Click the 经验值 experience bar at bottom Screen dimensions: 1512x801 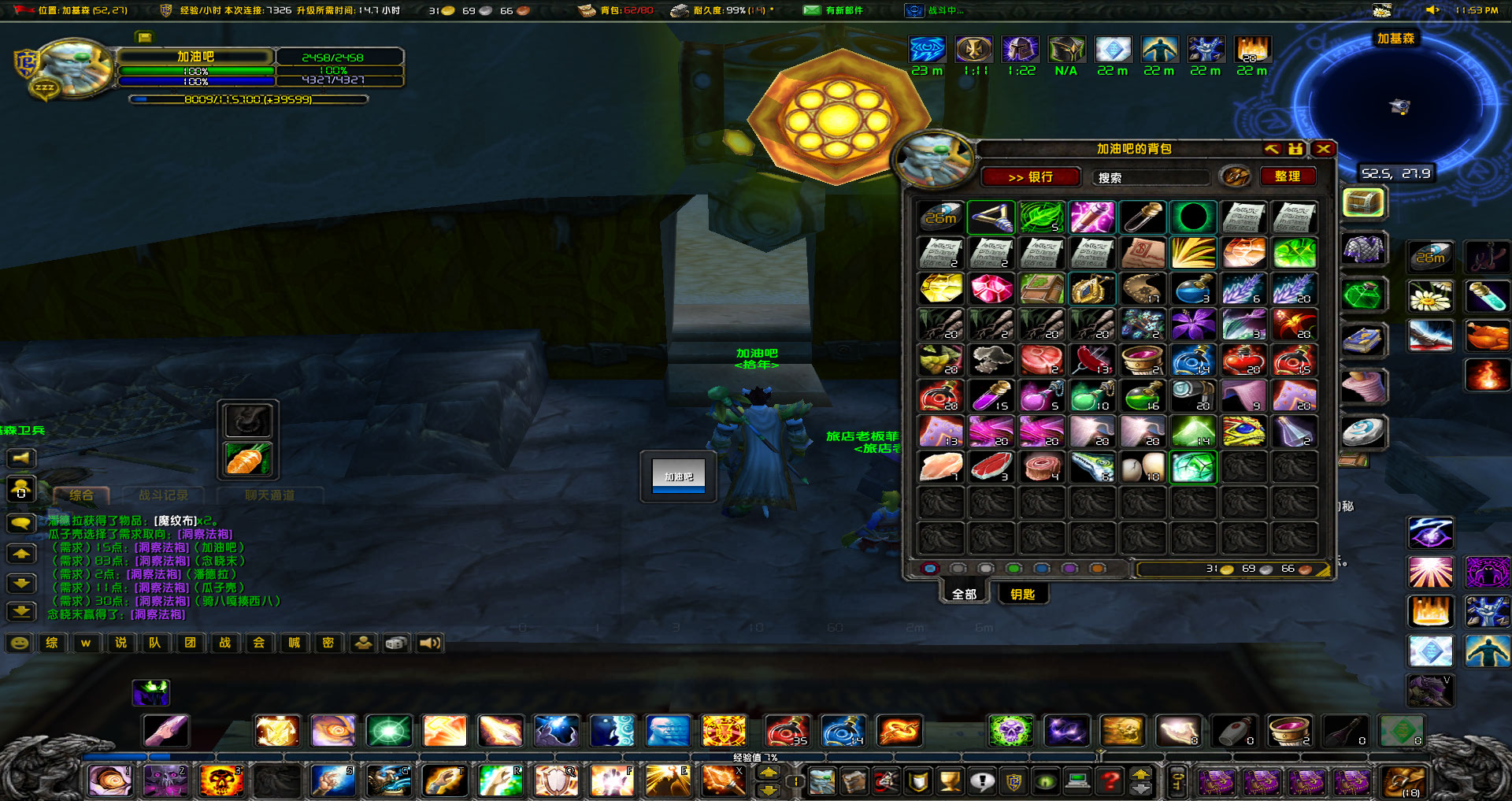[x=756, y=757]
